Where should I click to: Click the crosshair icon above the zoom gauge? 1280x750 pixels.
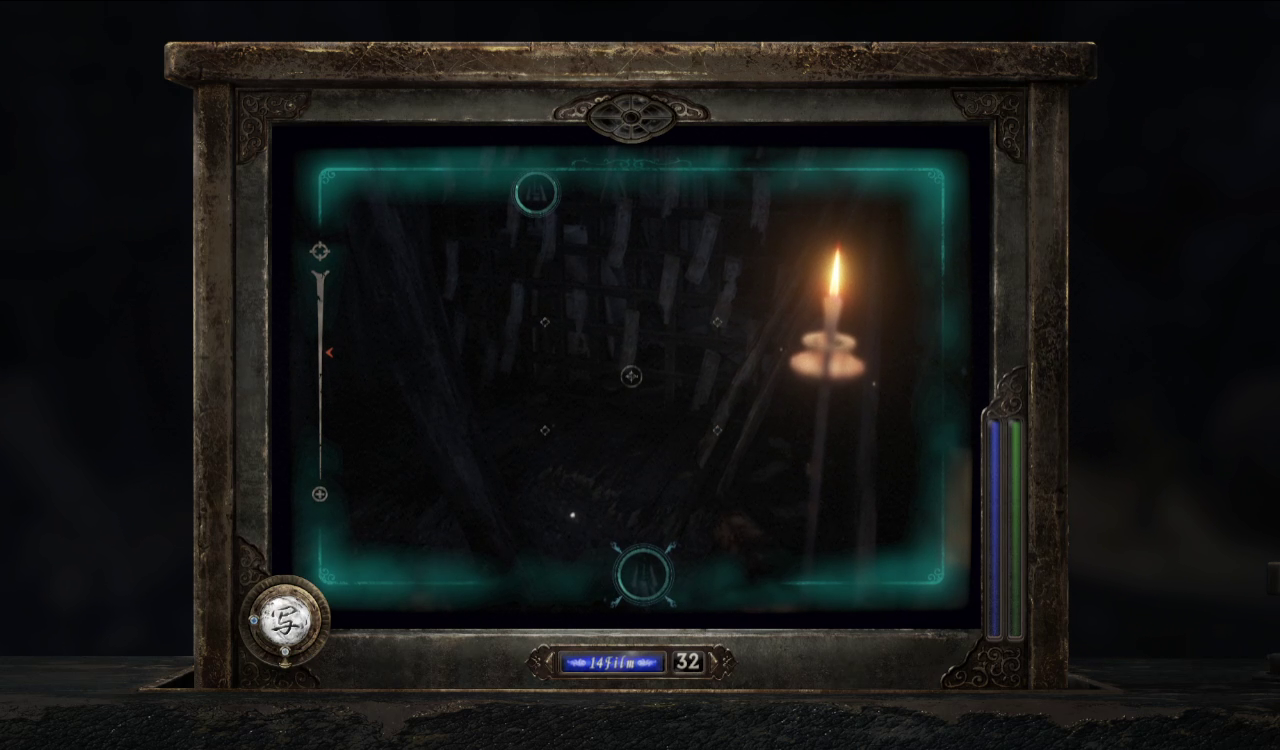click(320, 251)
